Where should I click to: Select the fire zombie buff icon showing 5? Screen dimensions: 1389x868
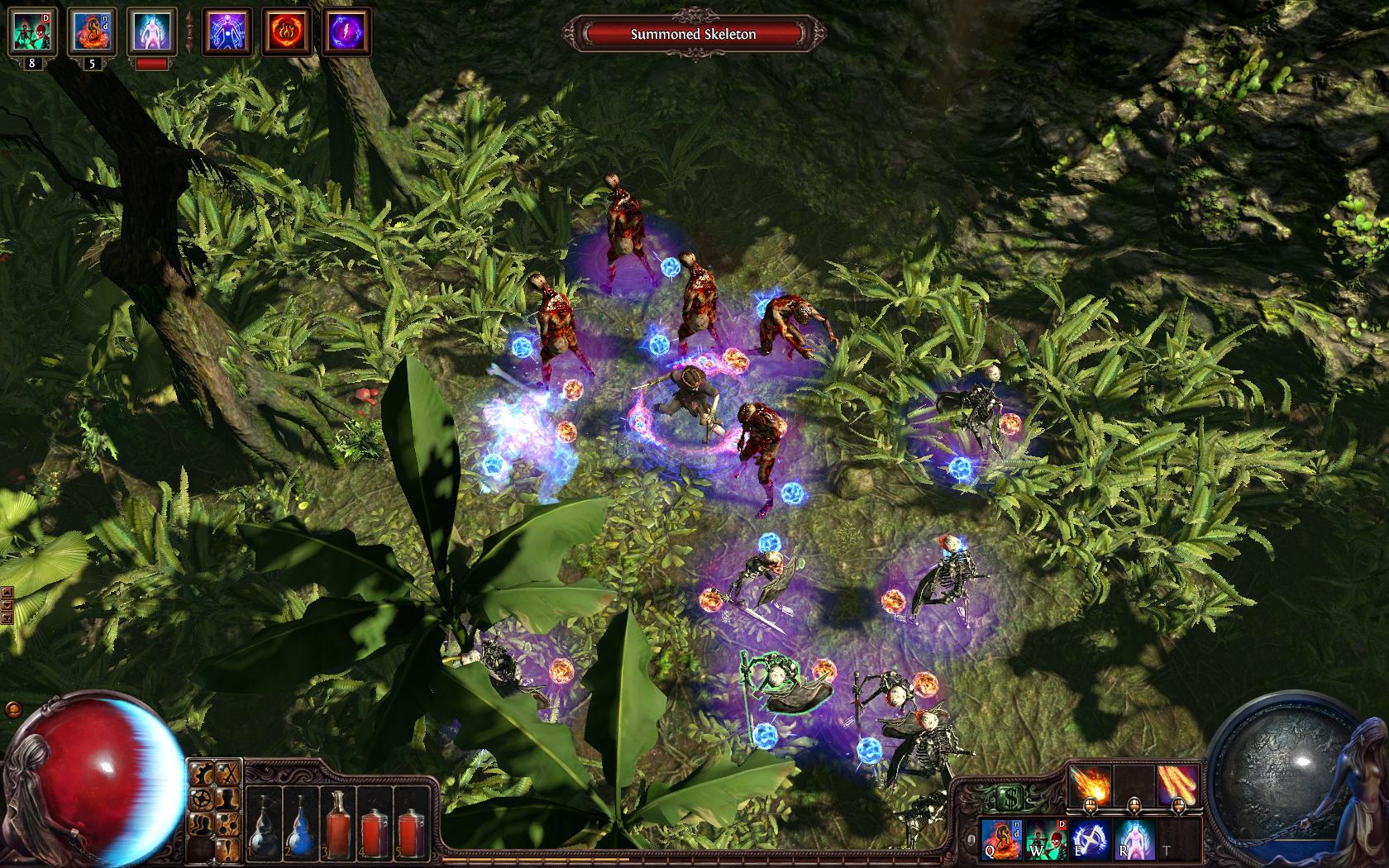pyautogui.click(x=92, y=31)
